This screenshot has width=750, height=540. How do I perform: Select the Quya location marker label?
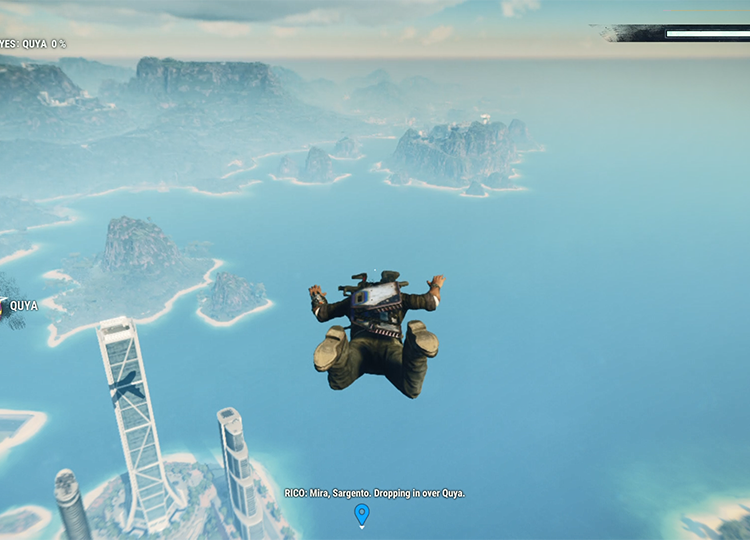(x=24, y=306)
